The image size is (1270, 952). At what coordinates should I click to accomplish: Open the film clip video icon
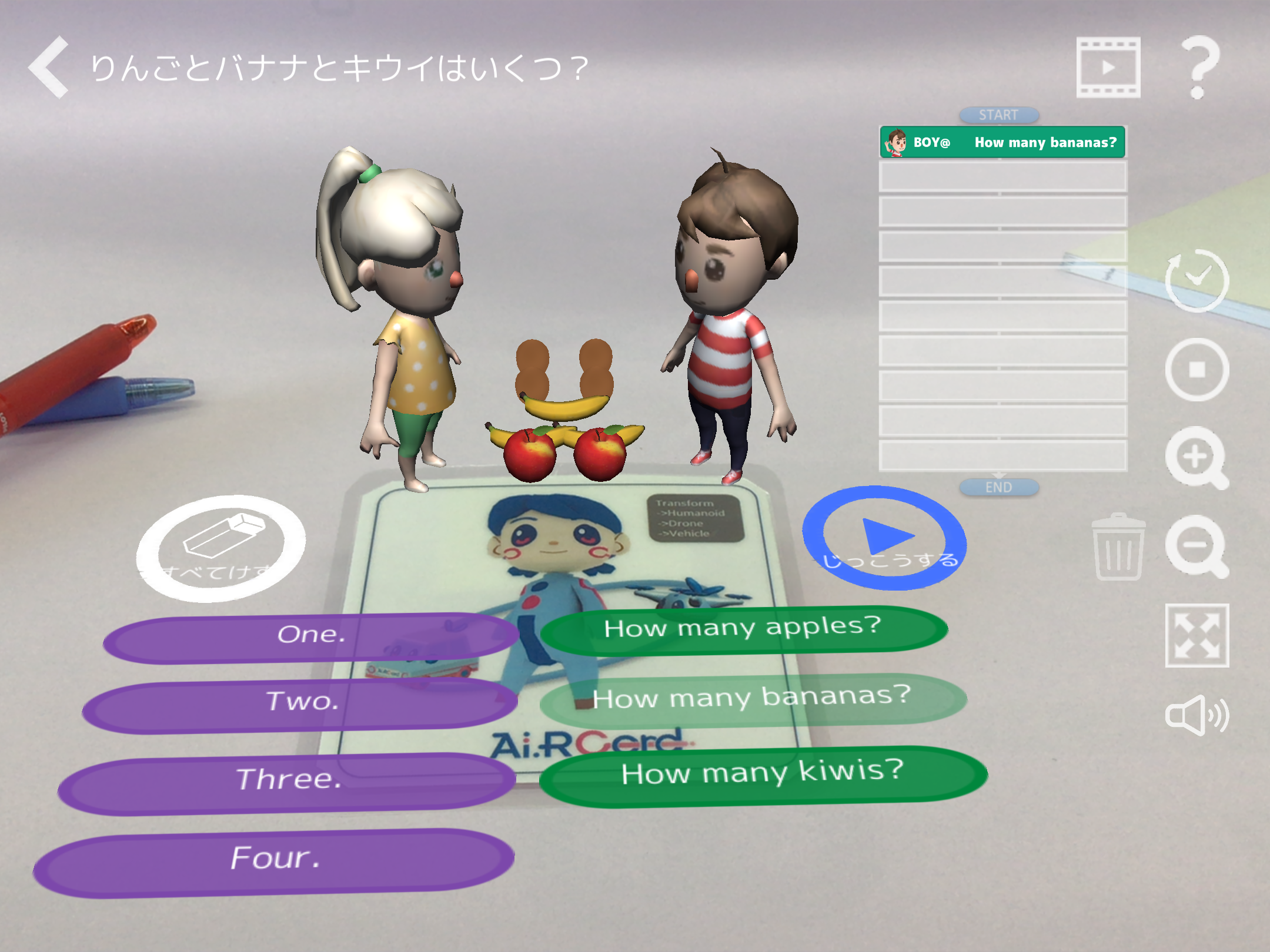(x=1108, y=67)
